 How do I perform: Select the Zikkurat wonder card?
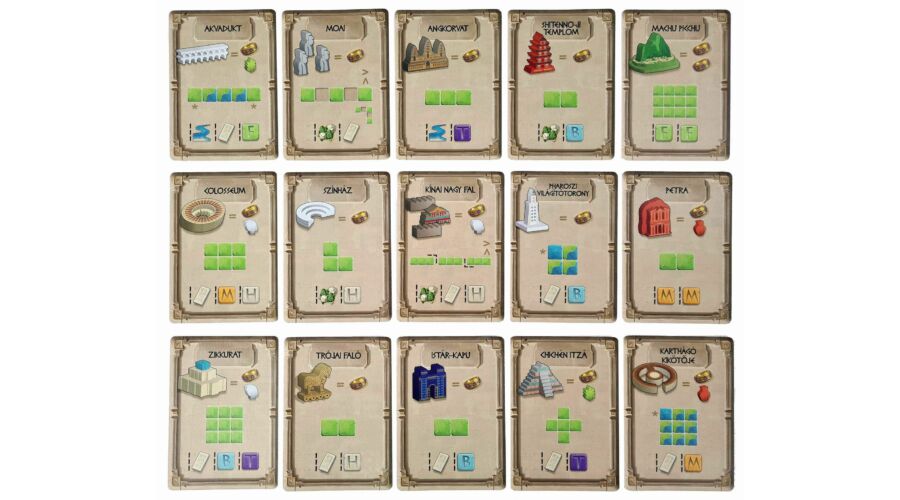click(x=223, y=412)
